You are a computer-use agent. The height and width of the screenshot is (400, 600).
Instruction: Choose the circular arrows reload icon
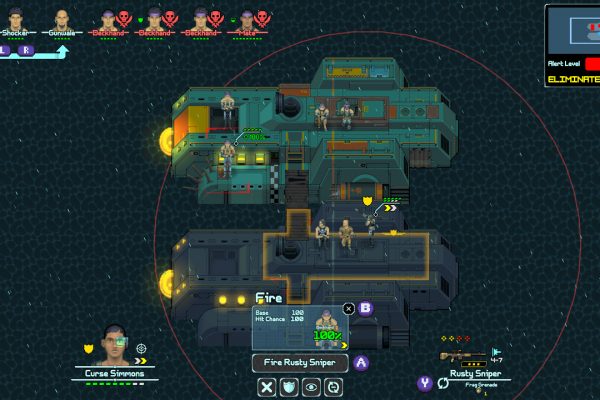(x=333, y=387)
